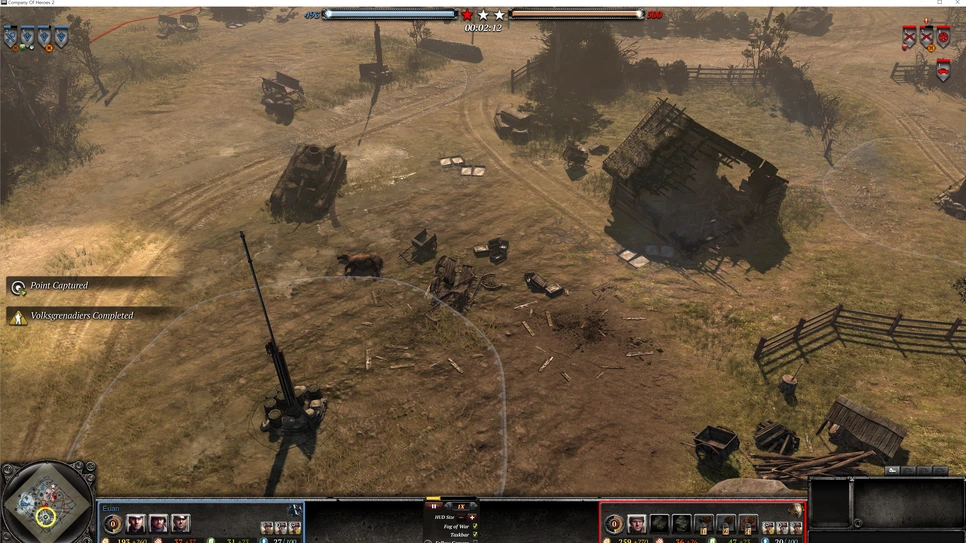Pause the replay playback
The height and width of the screenshot is (543, 966).
434,506
